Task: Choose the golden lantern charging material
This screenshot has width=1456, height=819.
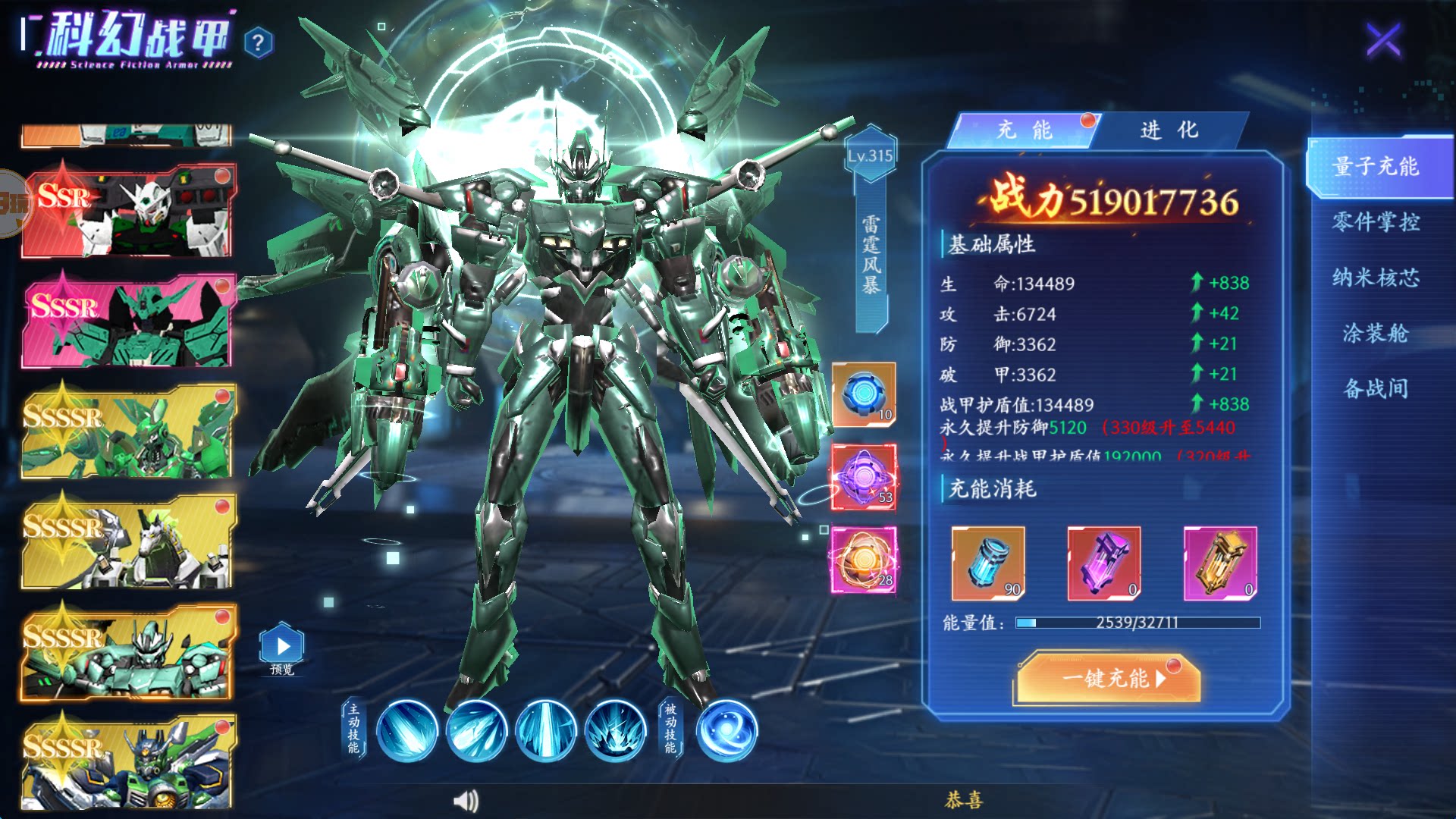Action: [x=1219, y=563]
